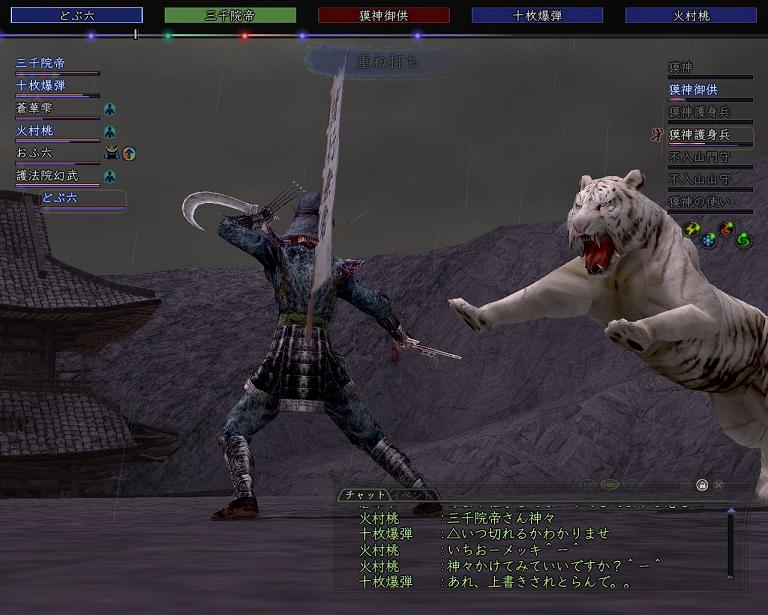Close the chat window with the X

718,485
